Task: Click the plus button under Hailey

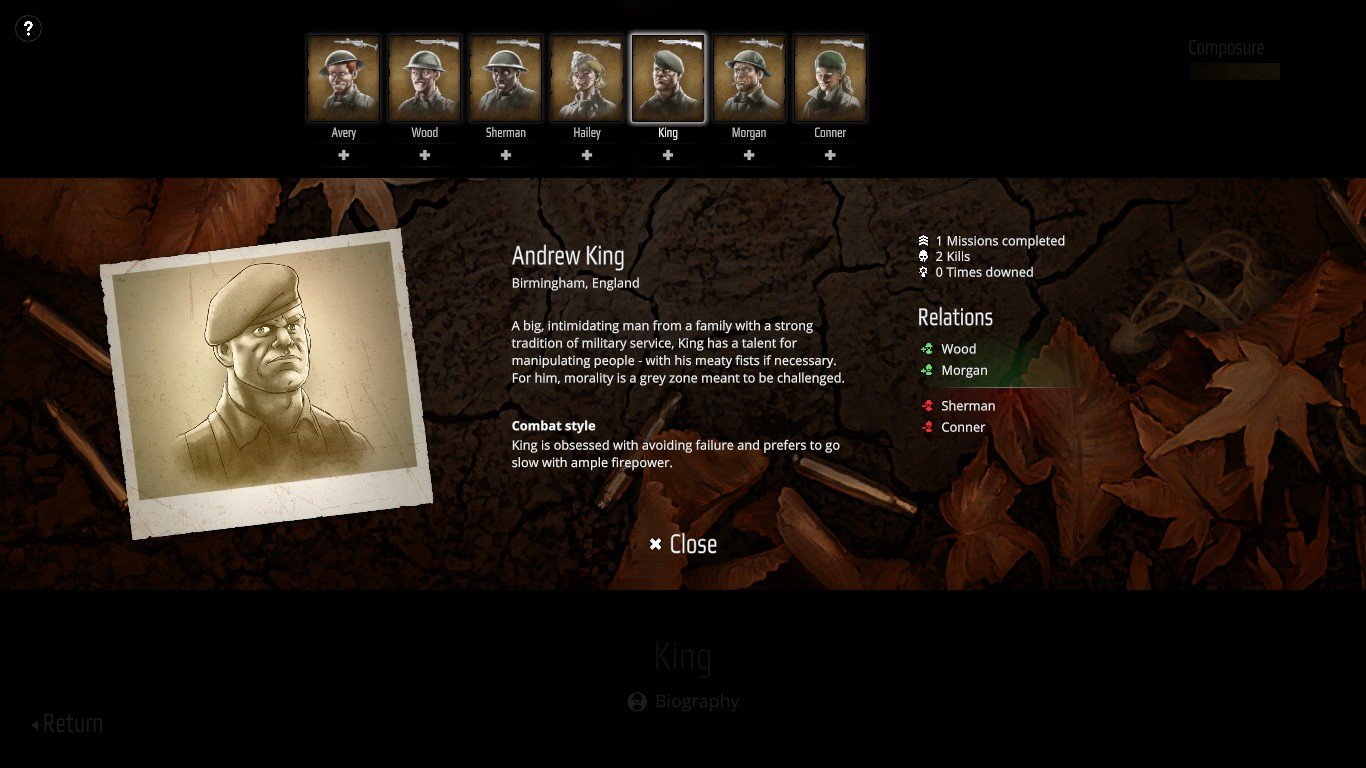Action: 587,155
